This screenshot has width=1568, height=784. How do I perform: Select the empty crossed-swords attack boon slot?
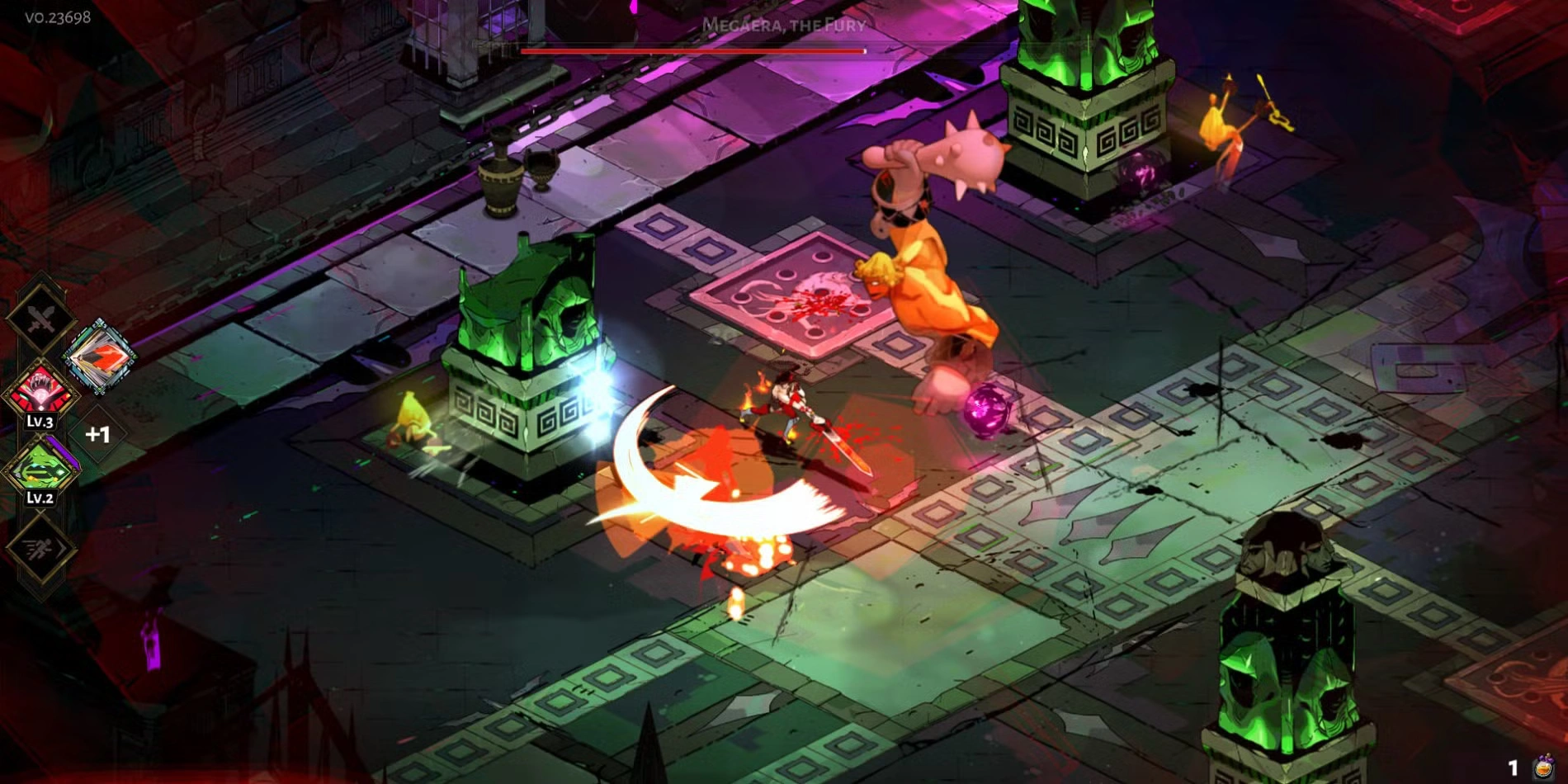click(x=40, y=318)
